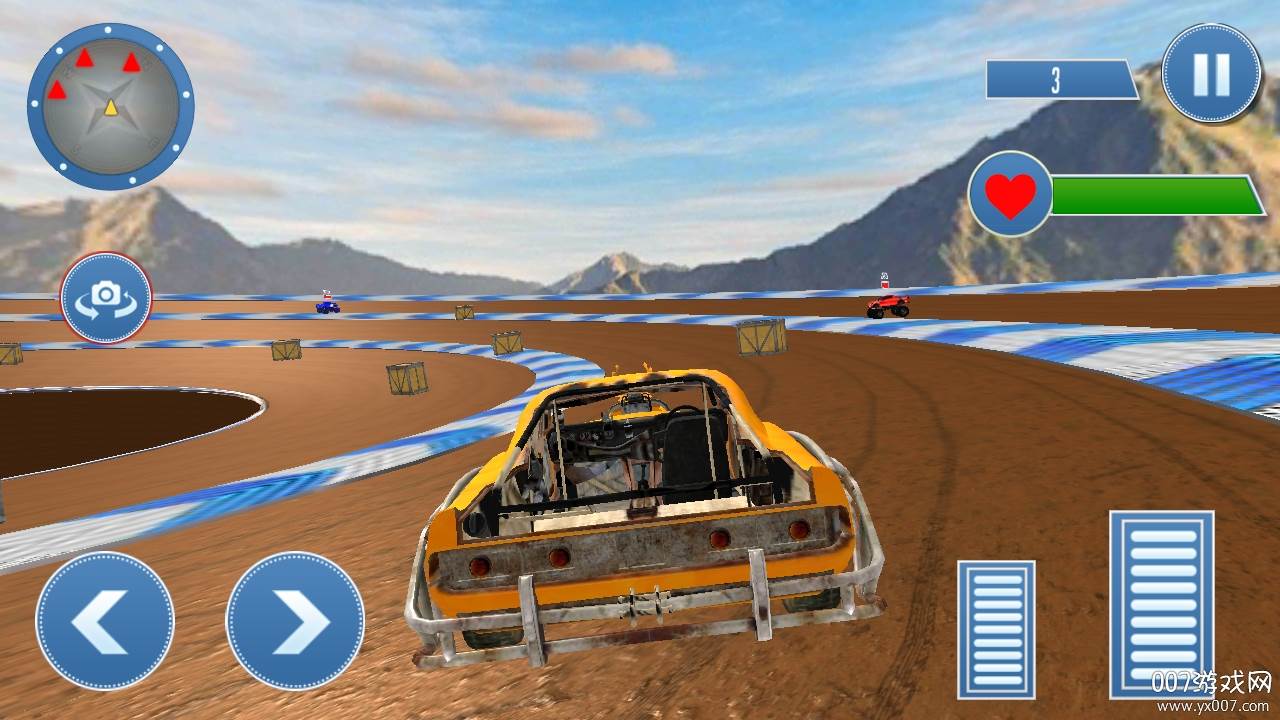1280x720 pixels.
Task: Tap the smaller brake pedal
Action: tap(996, 629)
